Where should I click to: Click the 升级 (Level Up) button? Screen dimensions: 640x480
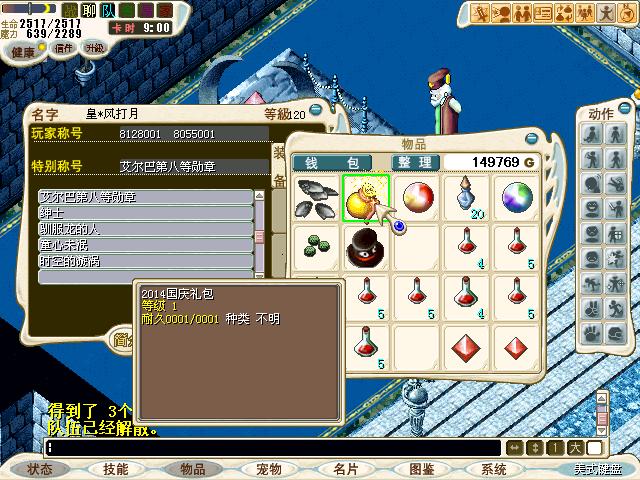coord(94,48)
